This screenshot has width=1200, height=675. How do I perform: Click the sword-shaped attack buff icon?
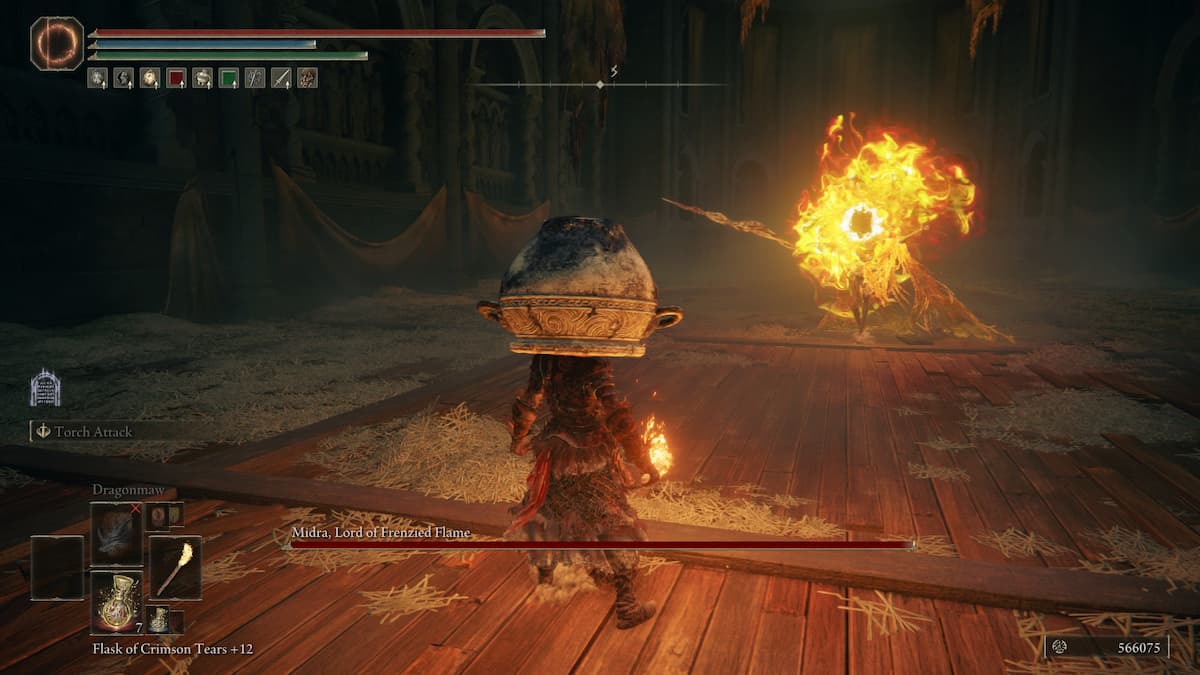tap(281, 78)
